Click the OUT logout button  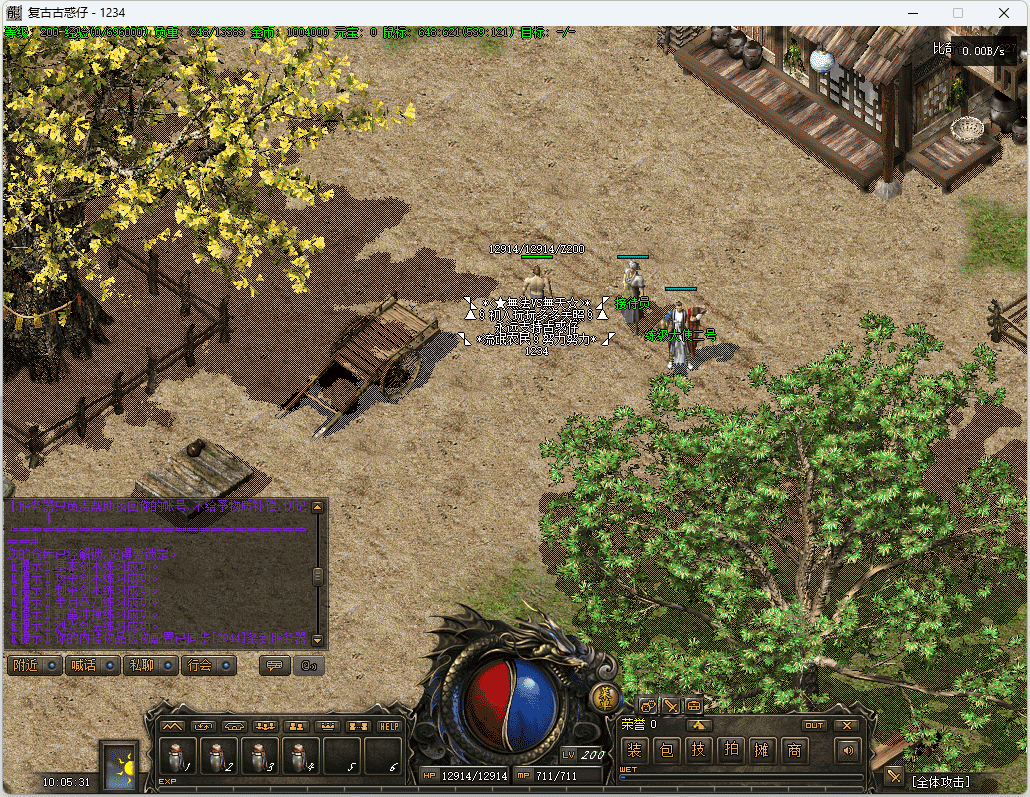click(815, 725)
